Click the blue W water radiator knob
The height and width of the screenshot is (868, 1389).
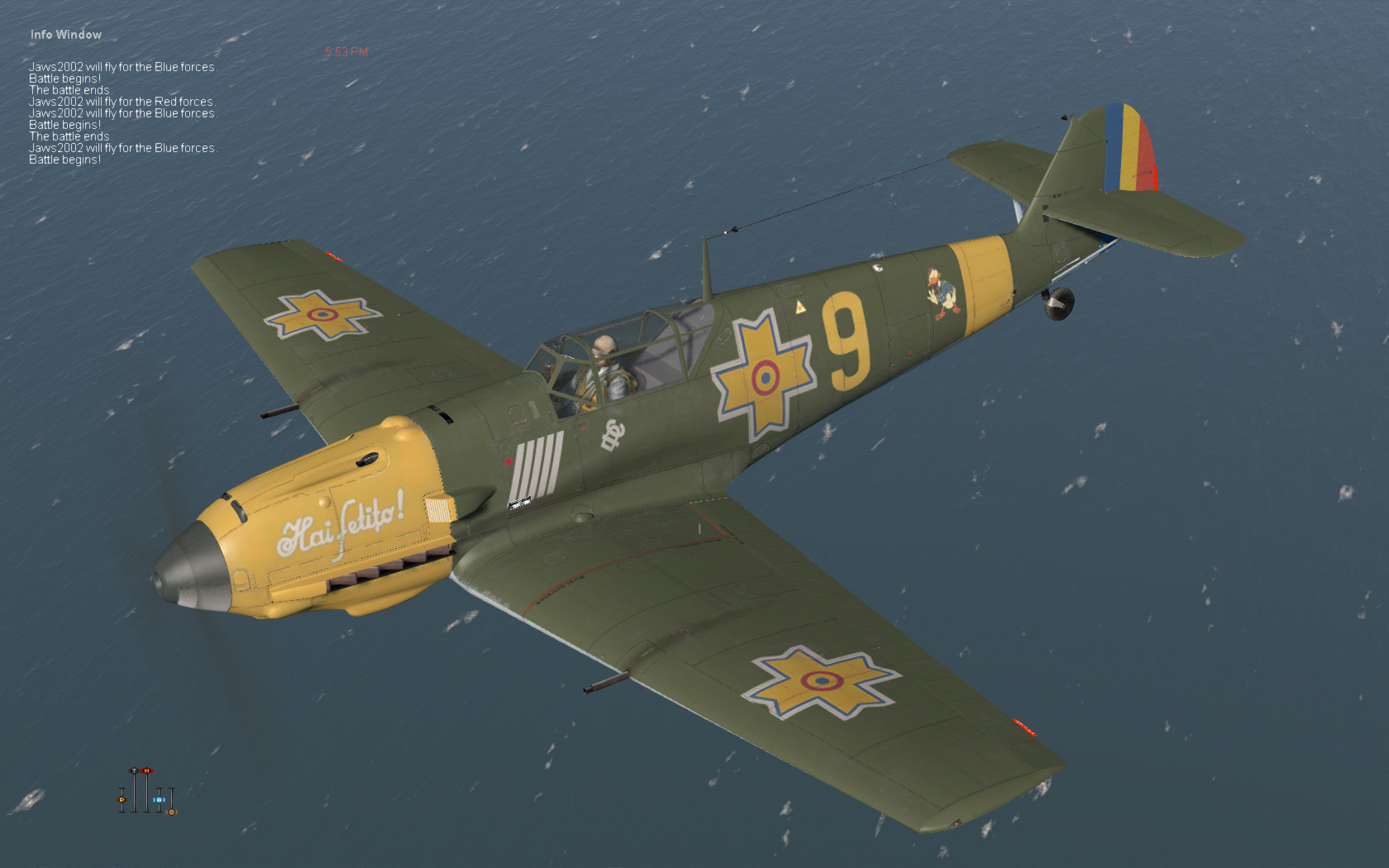(159, 799)
